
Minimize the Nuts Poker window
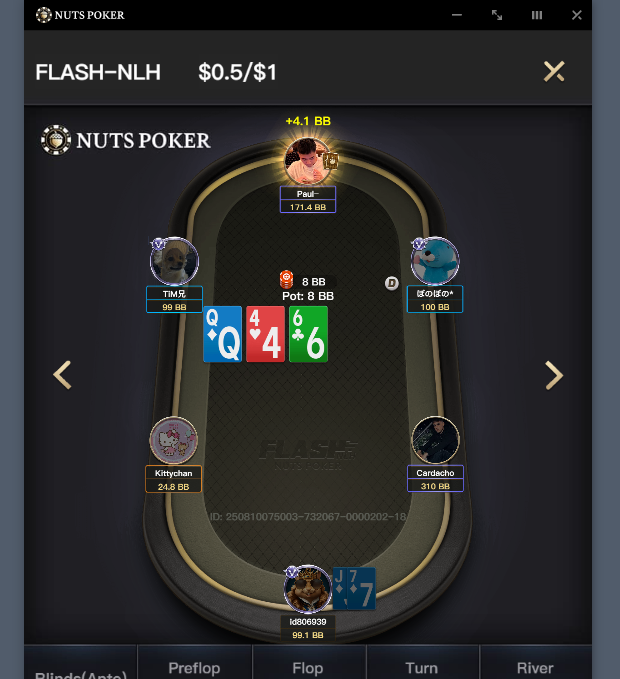coord(457,15)
